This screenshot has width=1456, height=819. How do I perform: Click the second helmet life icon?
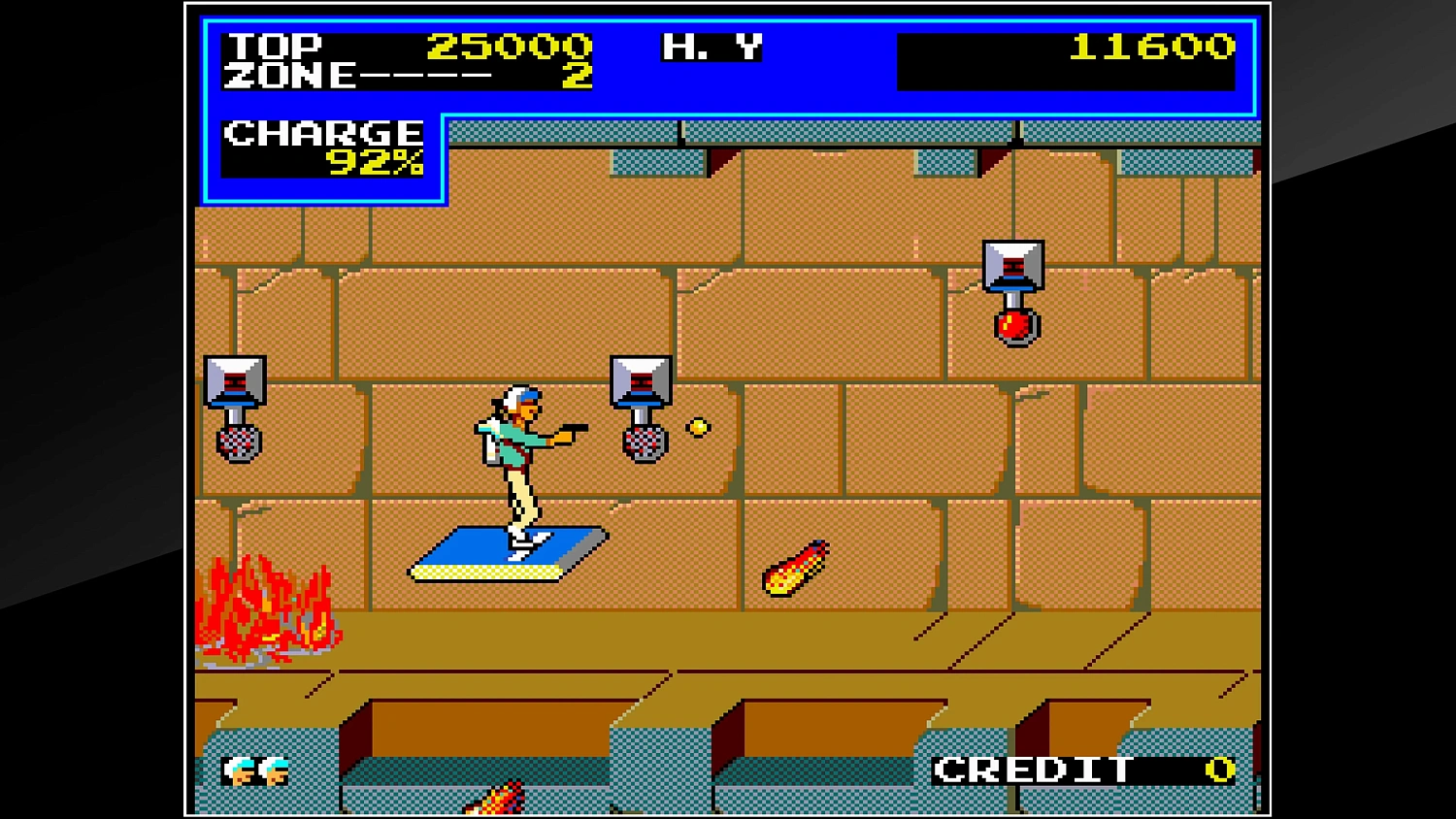coord(273,771)
